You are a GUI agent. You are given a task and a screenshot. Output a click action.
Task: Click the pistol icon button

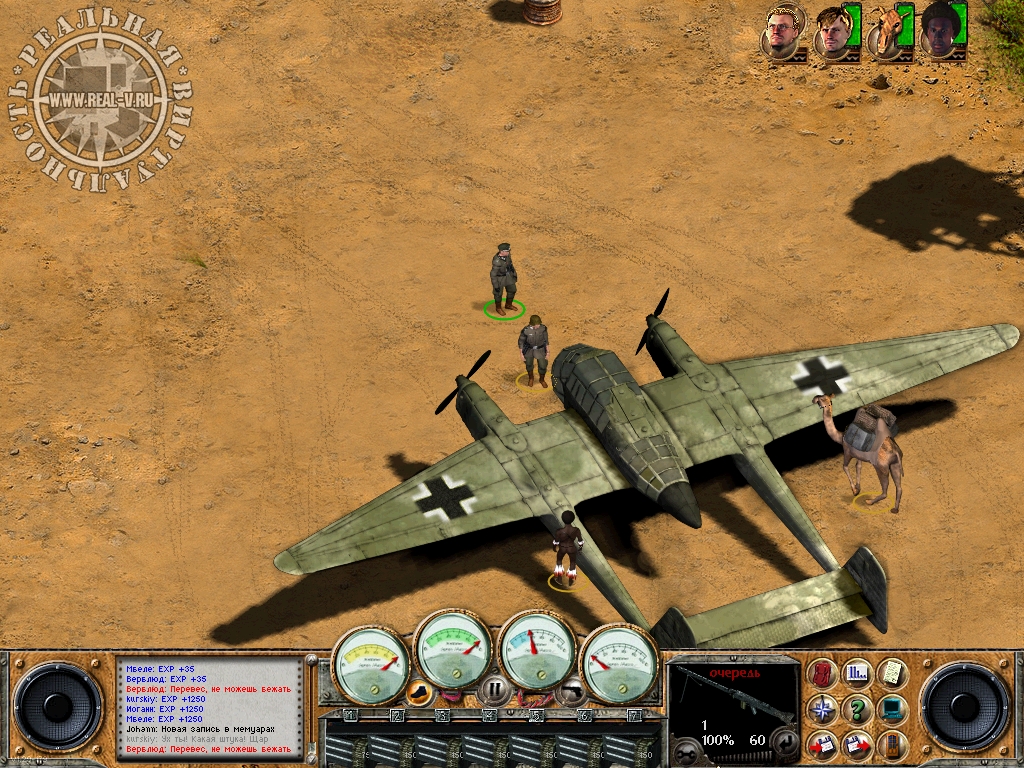coord(570,689)
